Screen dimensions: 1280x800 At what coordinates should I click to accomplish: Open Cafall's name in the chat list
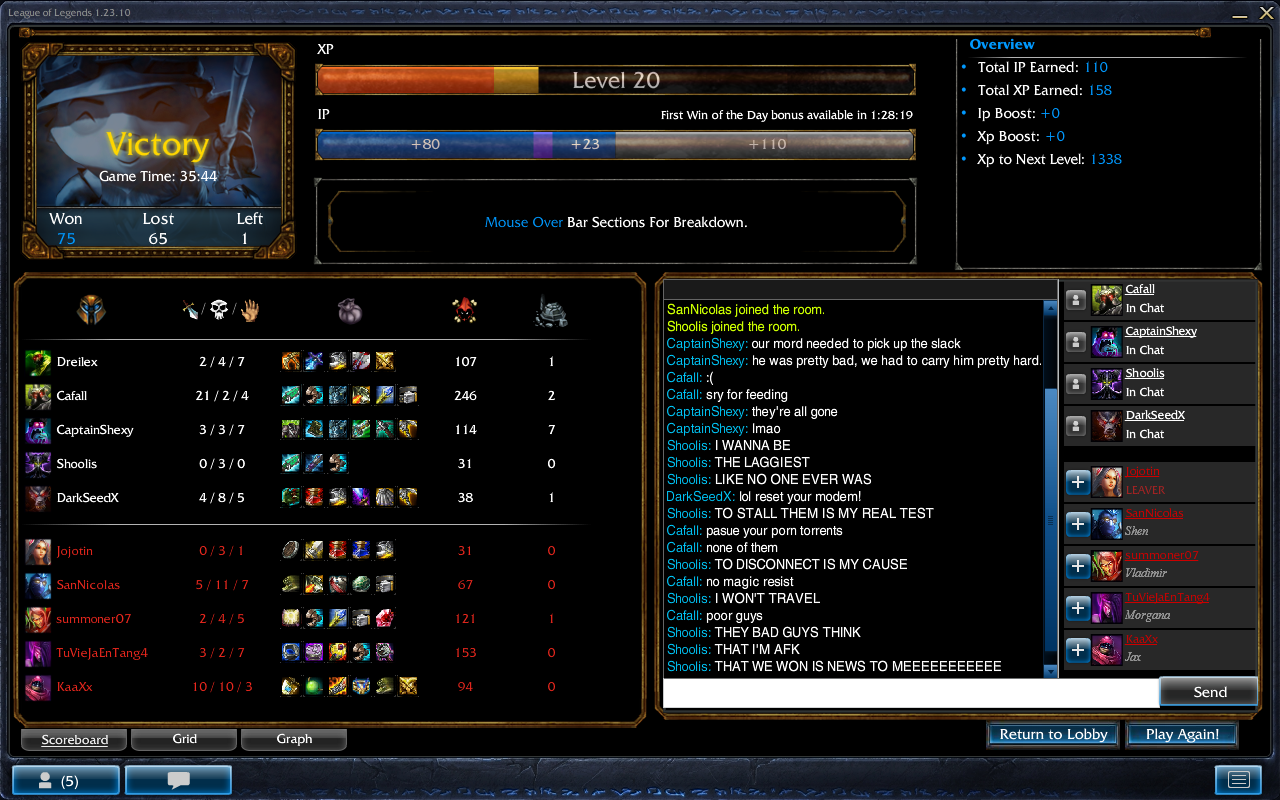(1140, 289)
